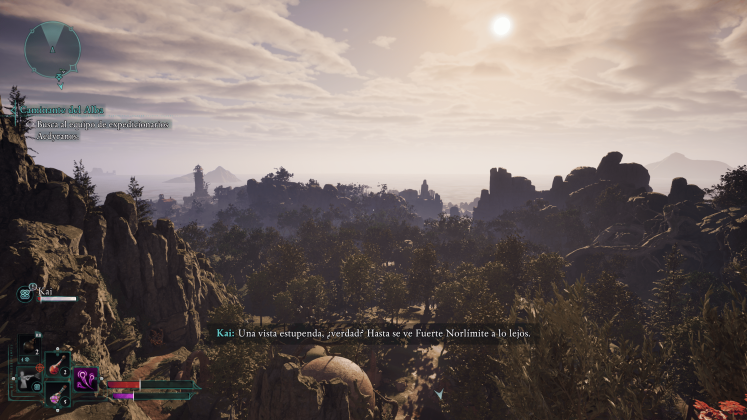The width and height of the screenshot is (747, 420).
Task: Select the dark bomb throwable slot
Action: 28,346
